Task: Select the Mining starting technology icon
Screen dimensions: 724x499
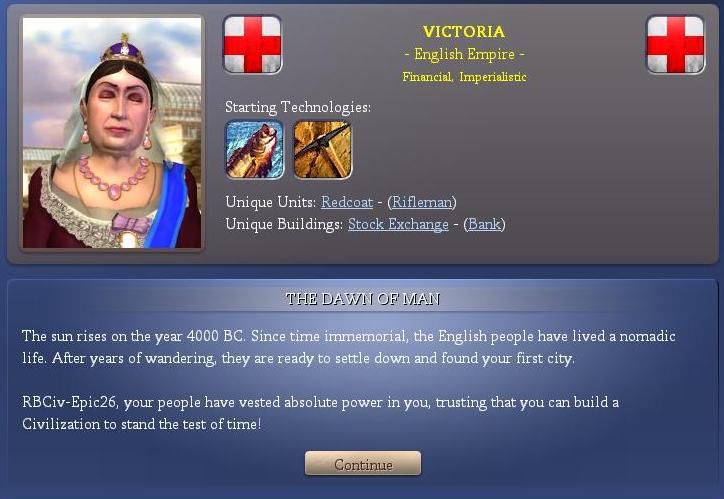Action: pos(322,149)
